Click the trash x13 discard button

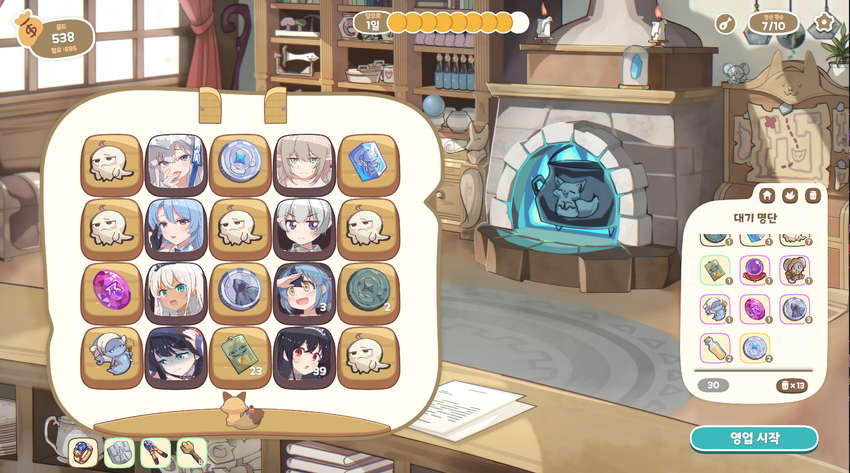point(791,385)
